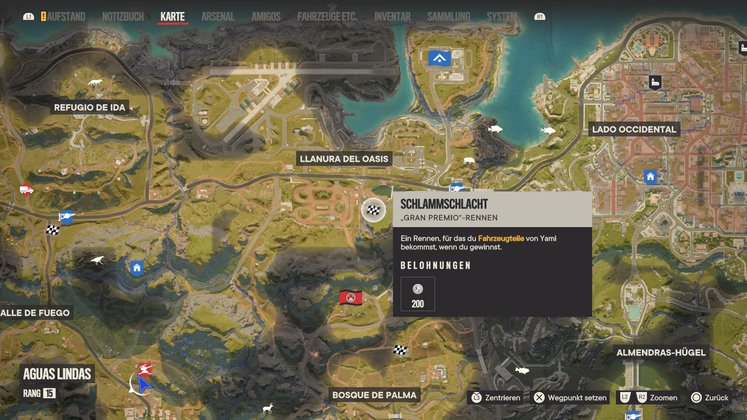Select the white deer marker on the map
This screenshot has width=747, height=420.
(x=267, y=408)
